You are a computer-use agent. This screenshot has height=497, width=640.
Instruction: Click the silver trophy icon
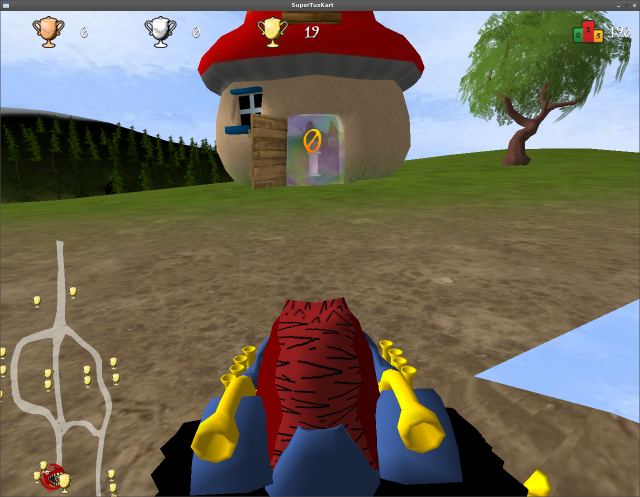[x=159, y=32]
